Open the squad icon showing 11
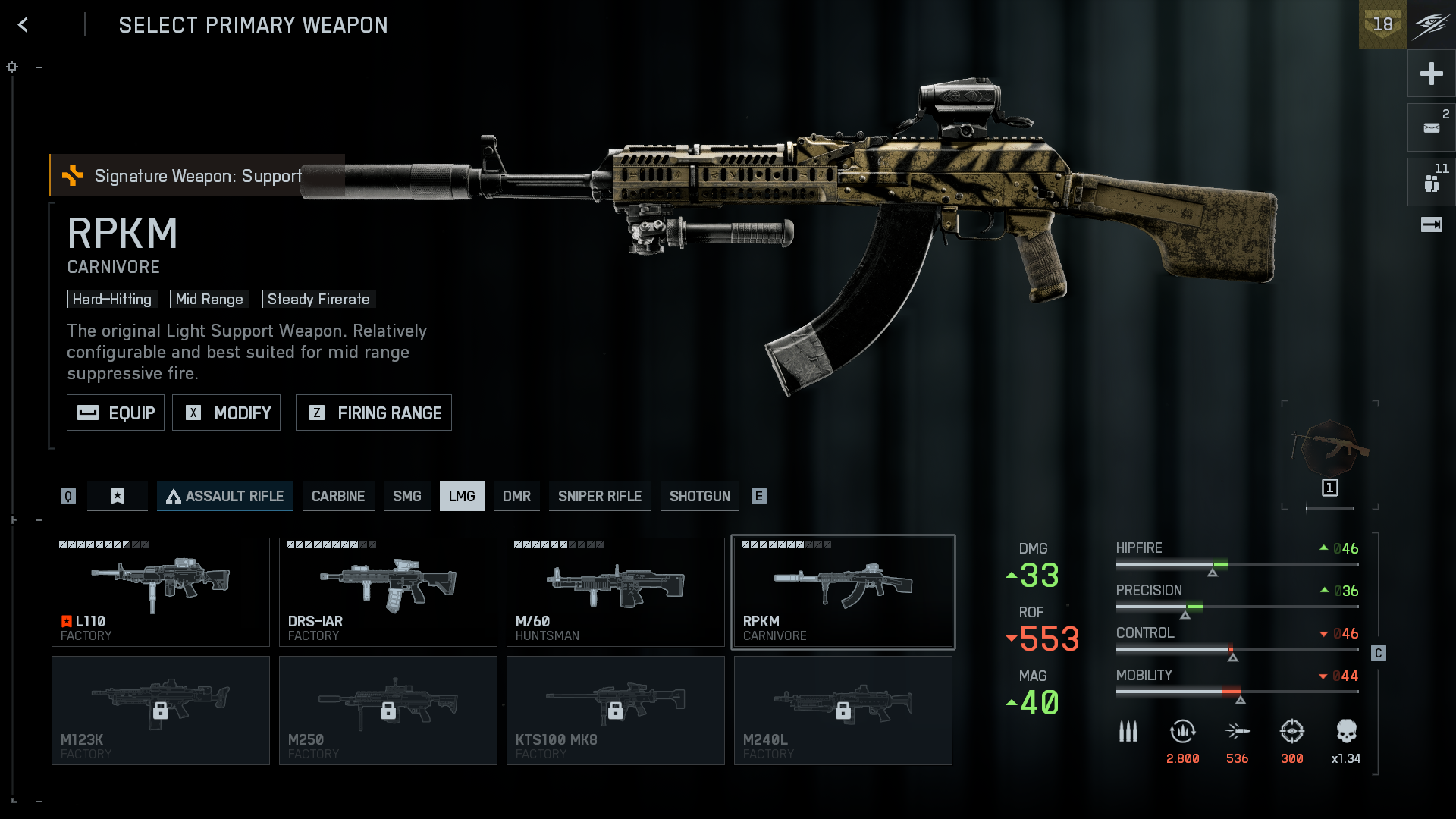Image resolution: width=1456 pixels, height=819 pixels. (x=1431, y=183)
